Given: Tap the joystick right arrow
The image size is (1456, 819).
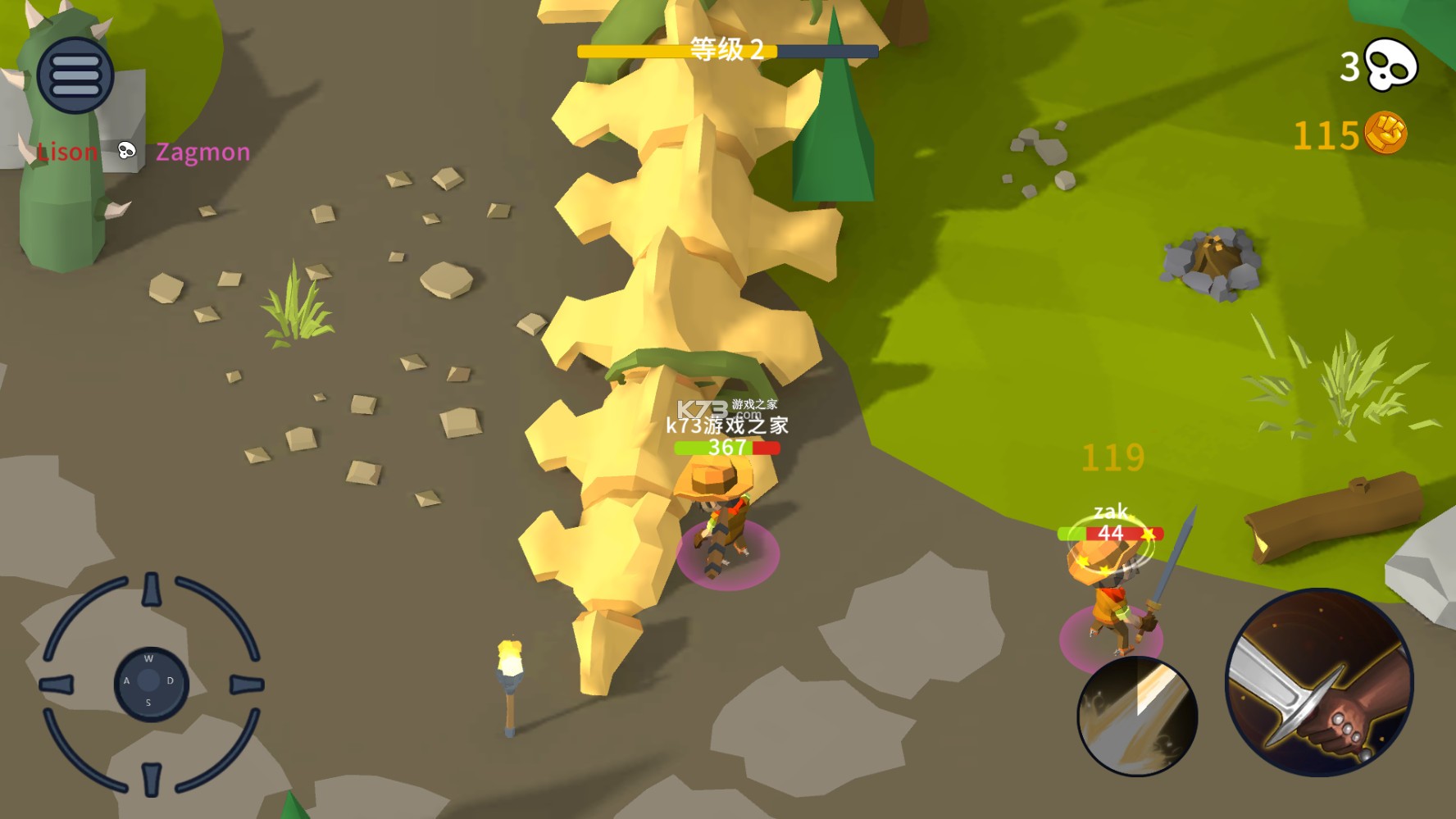Looking at the screenshot, I should [x=246, y=685].
